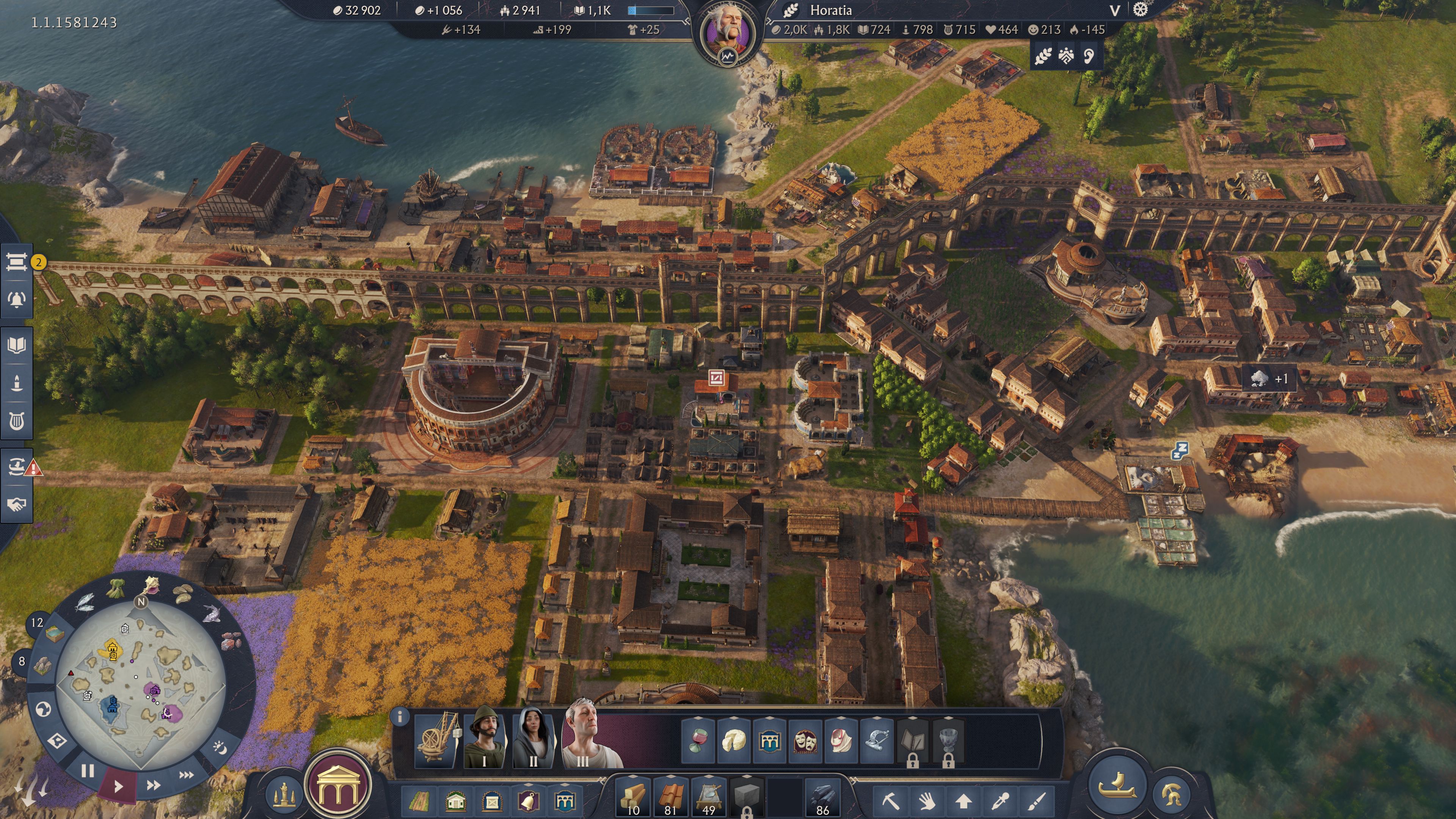The image size is (1456, 819).
Task: Open the settings gear in the top bar
Action: 1140,9
